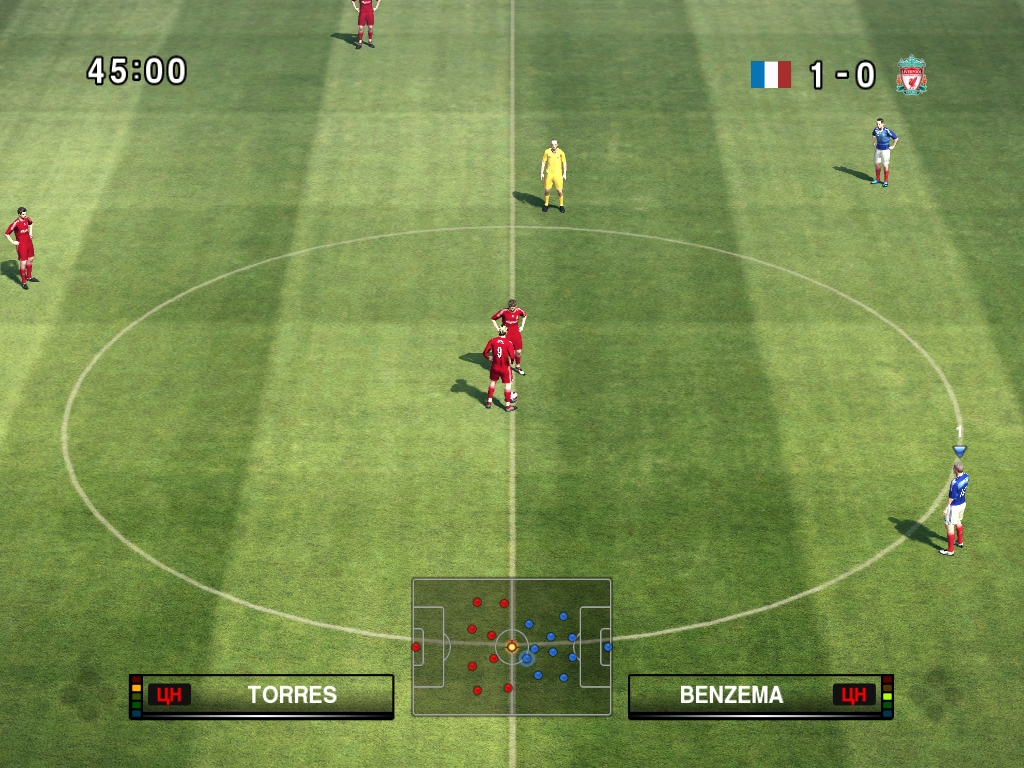
Task: Click the Liverpool club crest
Action: click(x=911, y=76)
